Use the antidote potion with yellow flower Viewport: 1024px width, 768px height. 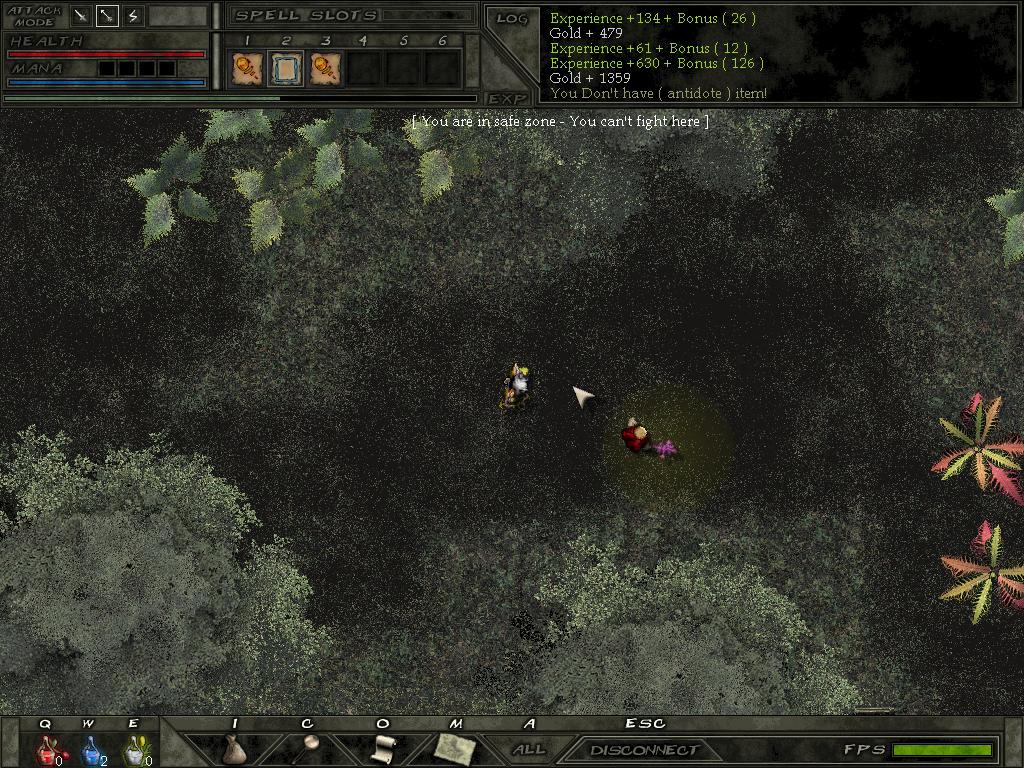click(x=134, y=749)
